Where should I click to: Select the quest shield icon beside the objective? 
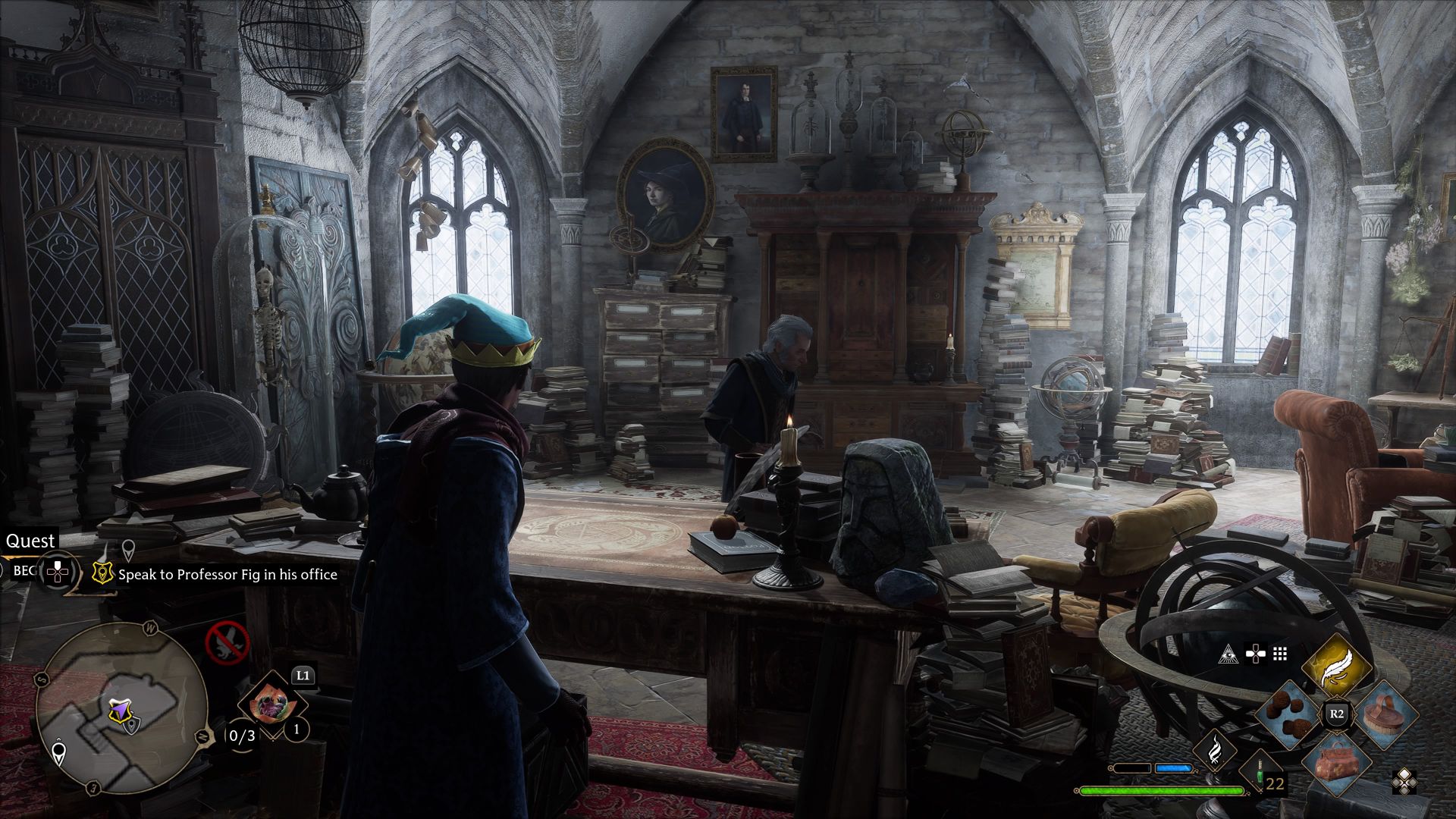pyautogui.click(x=104, y=573)
